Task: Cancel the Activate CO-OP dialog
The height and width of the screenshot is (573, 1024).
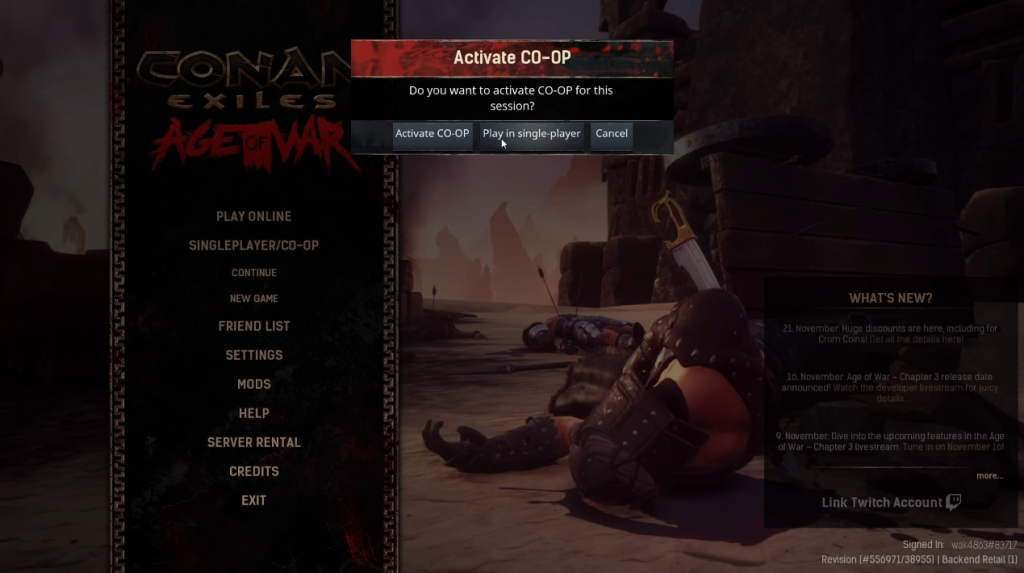Action: (611, 134)
